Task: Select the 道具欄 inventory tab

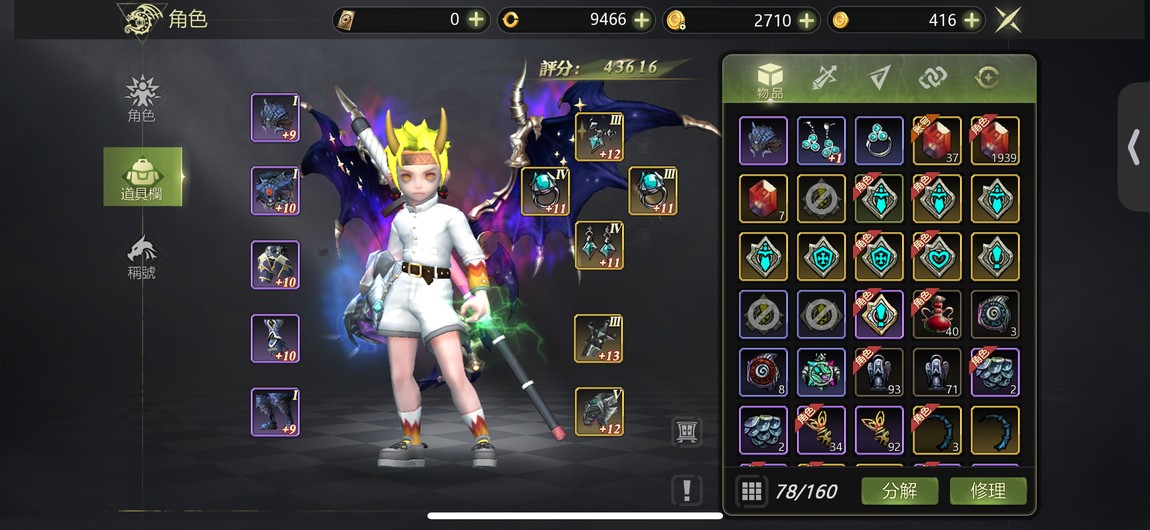Action: pyautogui.click(x=142, y=177)
